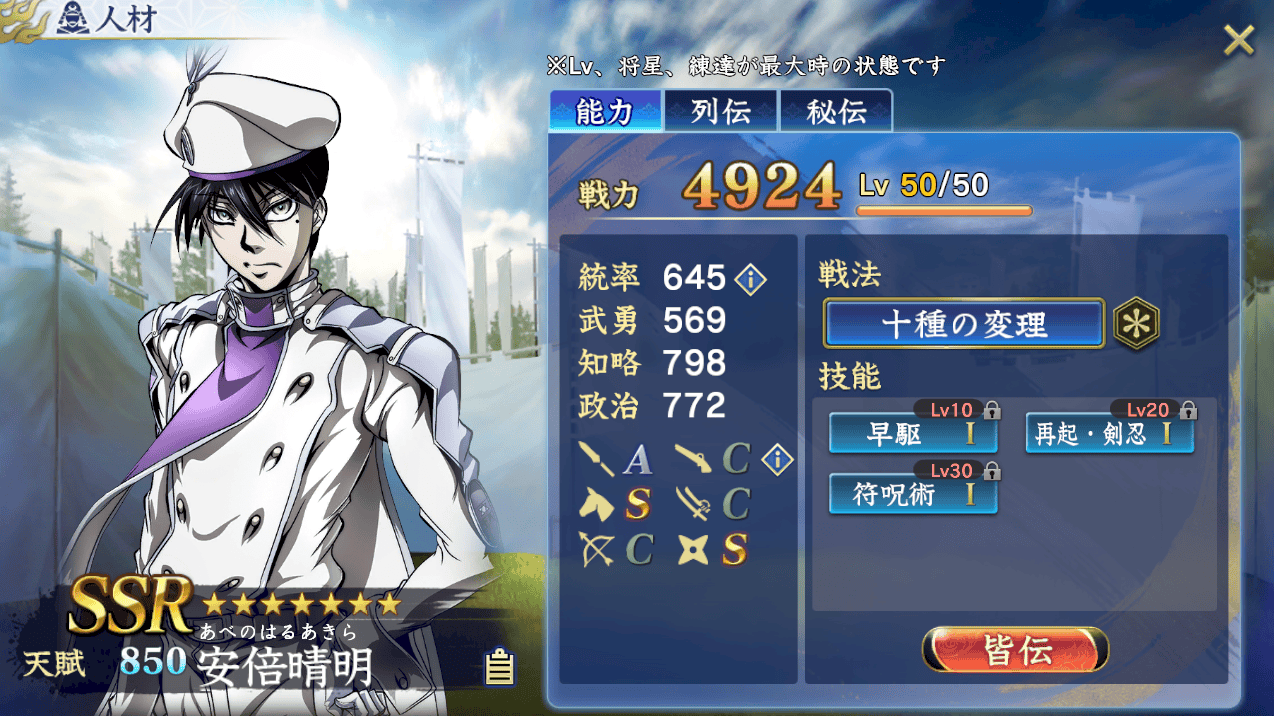Viewport: 1274px width, 716px height.
Task: Open the clipboard notes icon
Action: coord(499,666)
